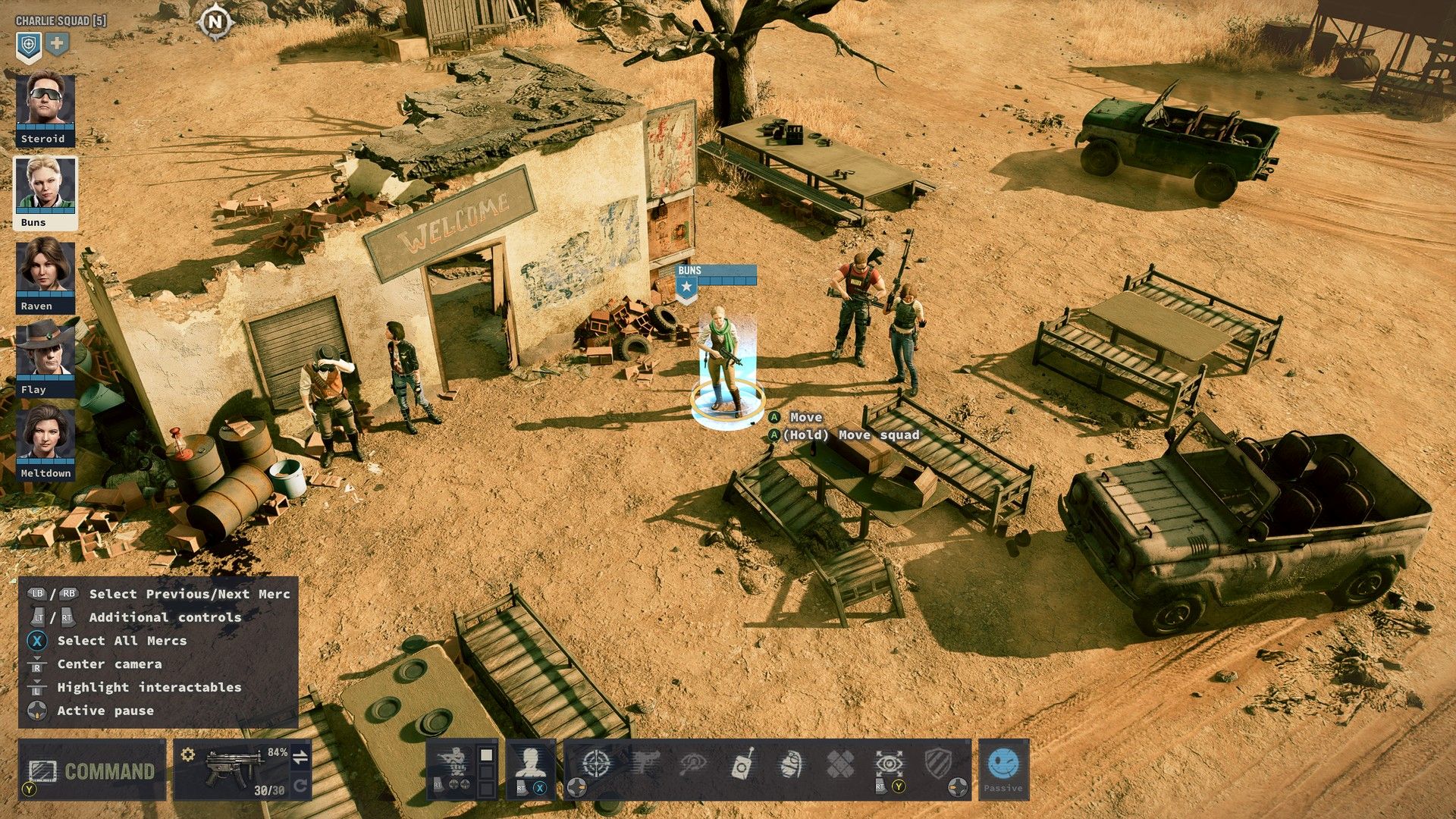
Task: Select the grenade throw ability
Action: [791, 764]
